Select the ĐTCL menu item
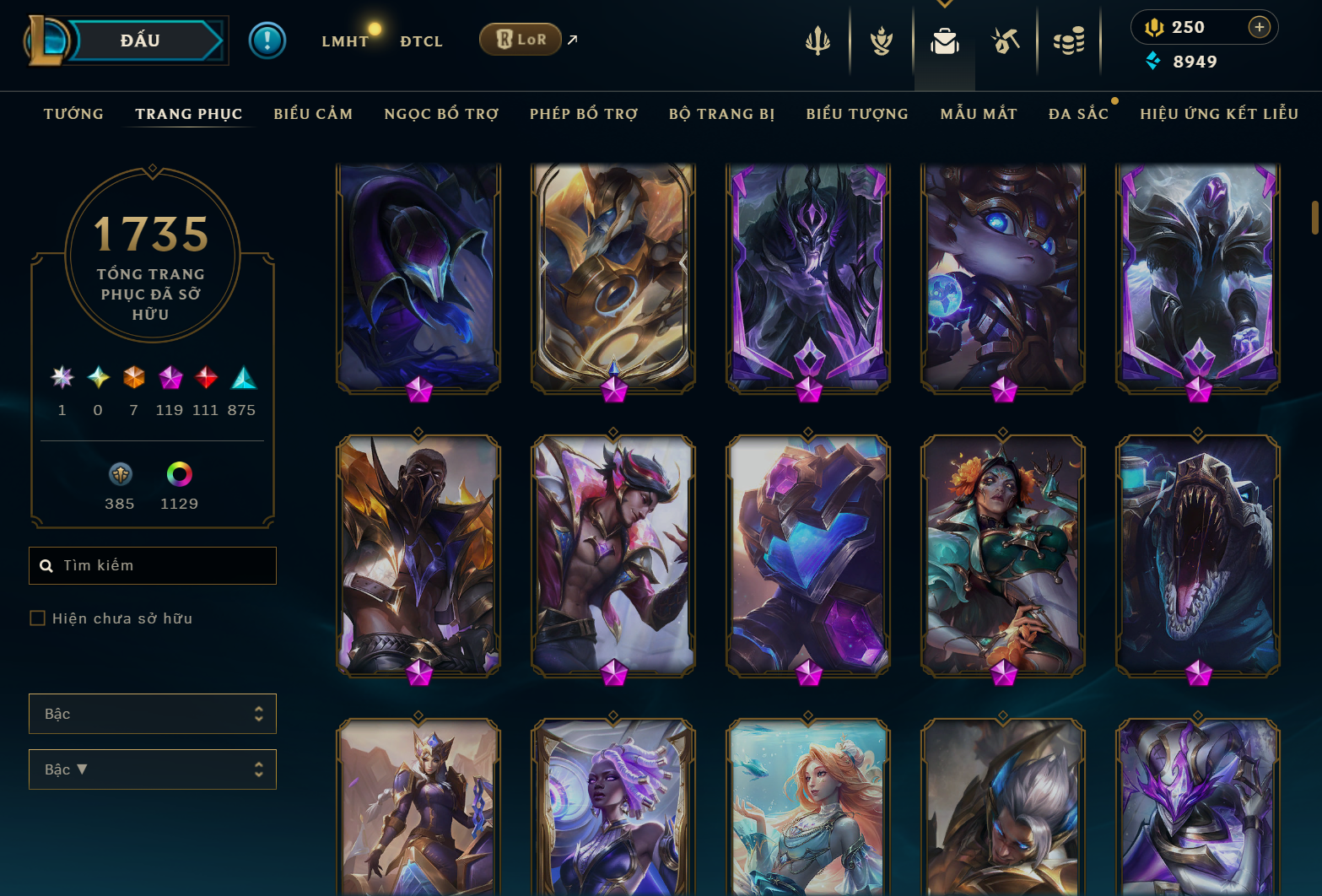 point(421,40)
